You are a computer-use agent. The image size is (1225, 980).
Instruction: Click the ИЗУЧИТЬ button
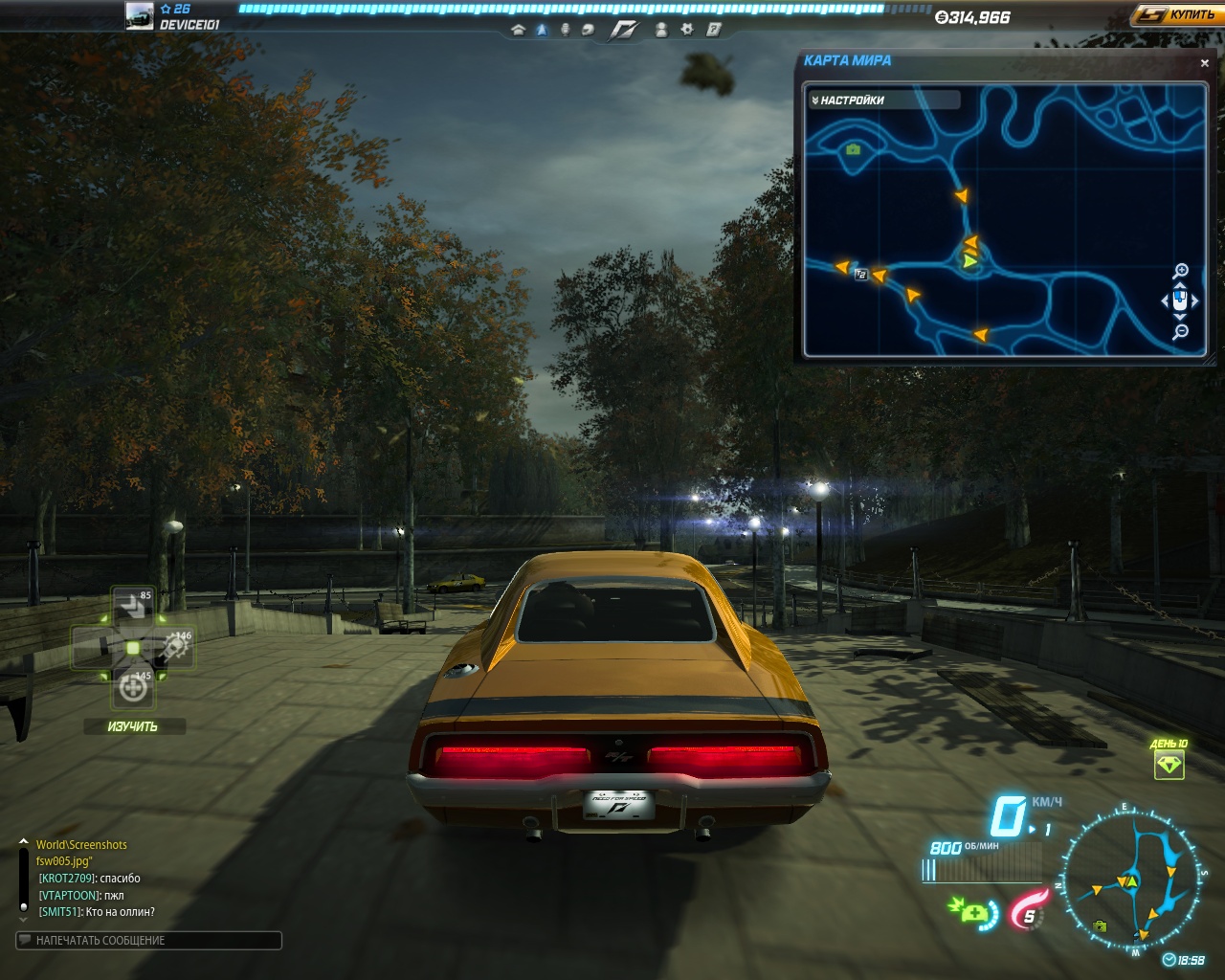point(133,726)
